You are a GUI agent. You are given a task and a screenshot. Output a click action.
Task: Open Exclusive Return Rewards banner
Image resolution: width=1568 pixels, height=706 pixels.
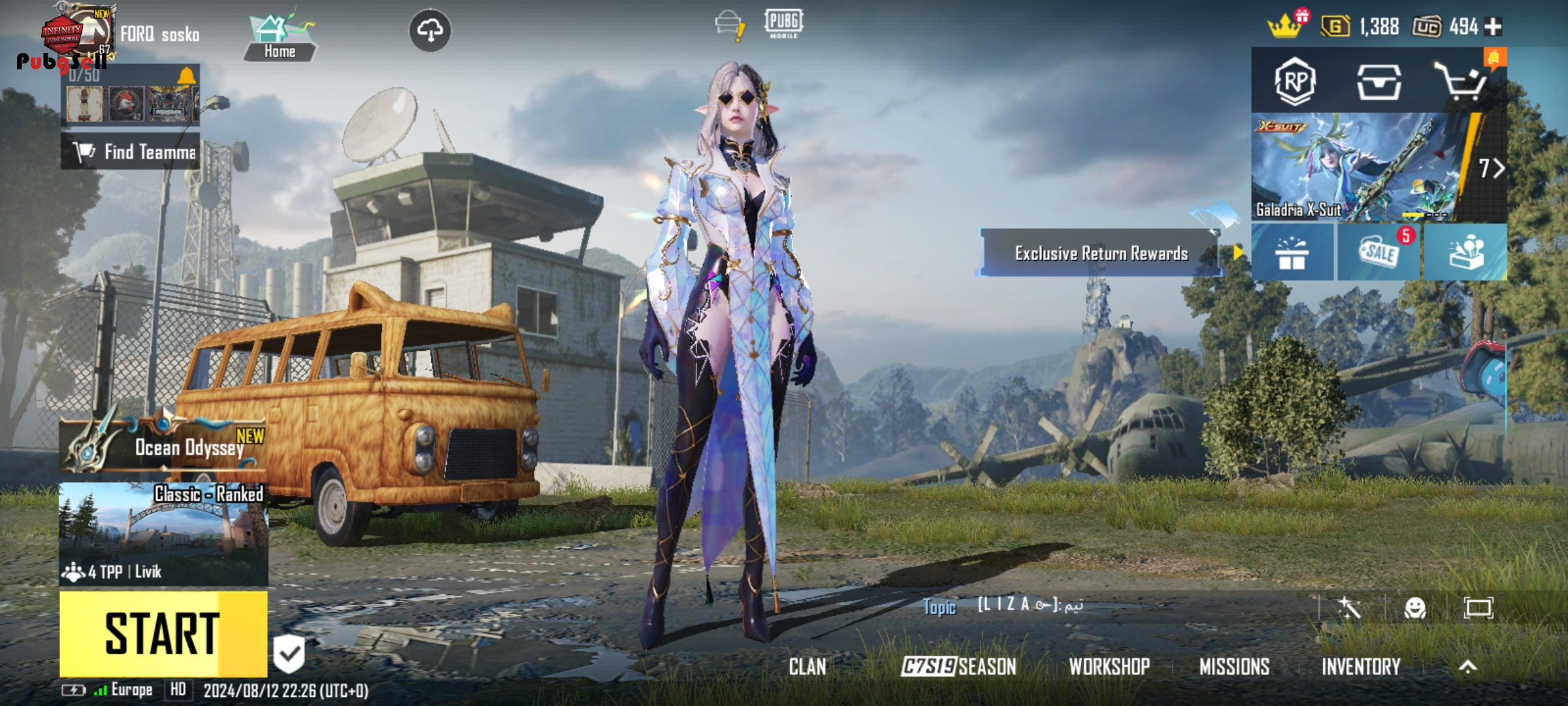[x=1100, y=253]
